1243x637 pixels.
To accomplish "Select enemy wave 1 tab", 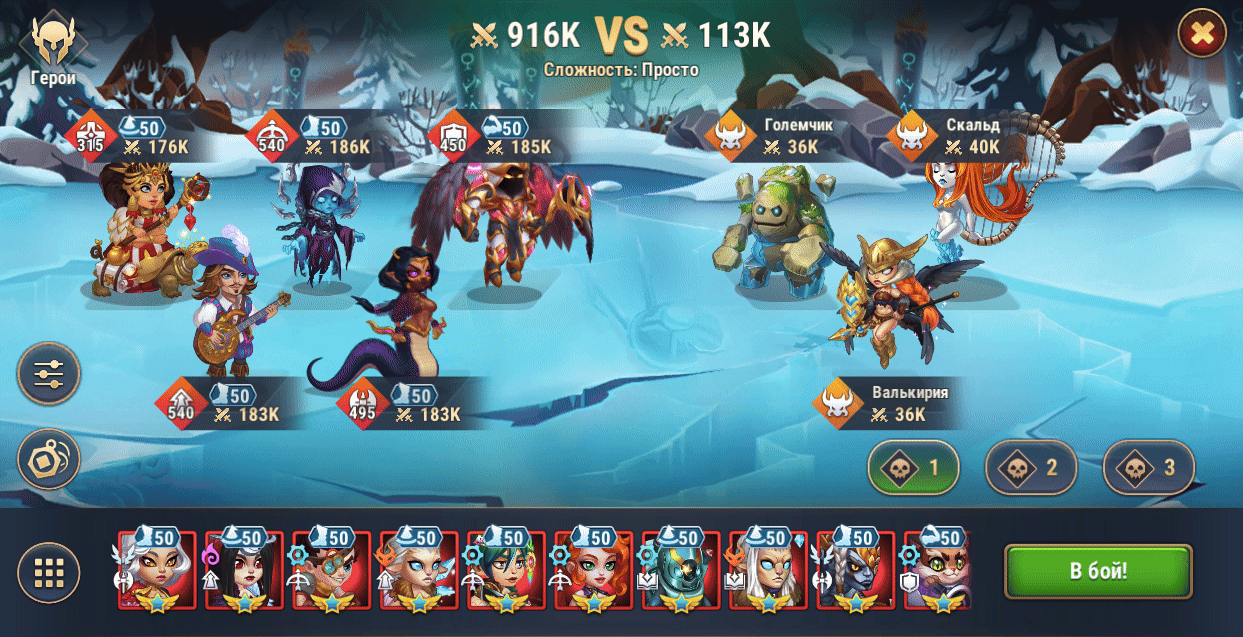I will coord(913,467).
